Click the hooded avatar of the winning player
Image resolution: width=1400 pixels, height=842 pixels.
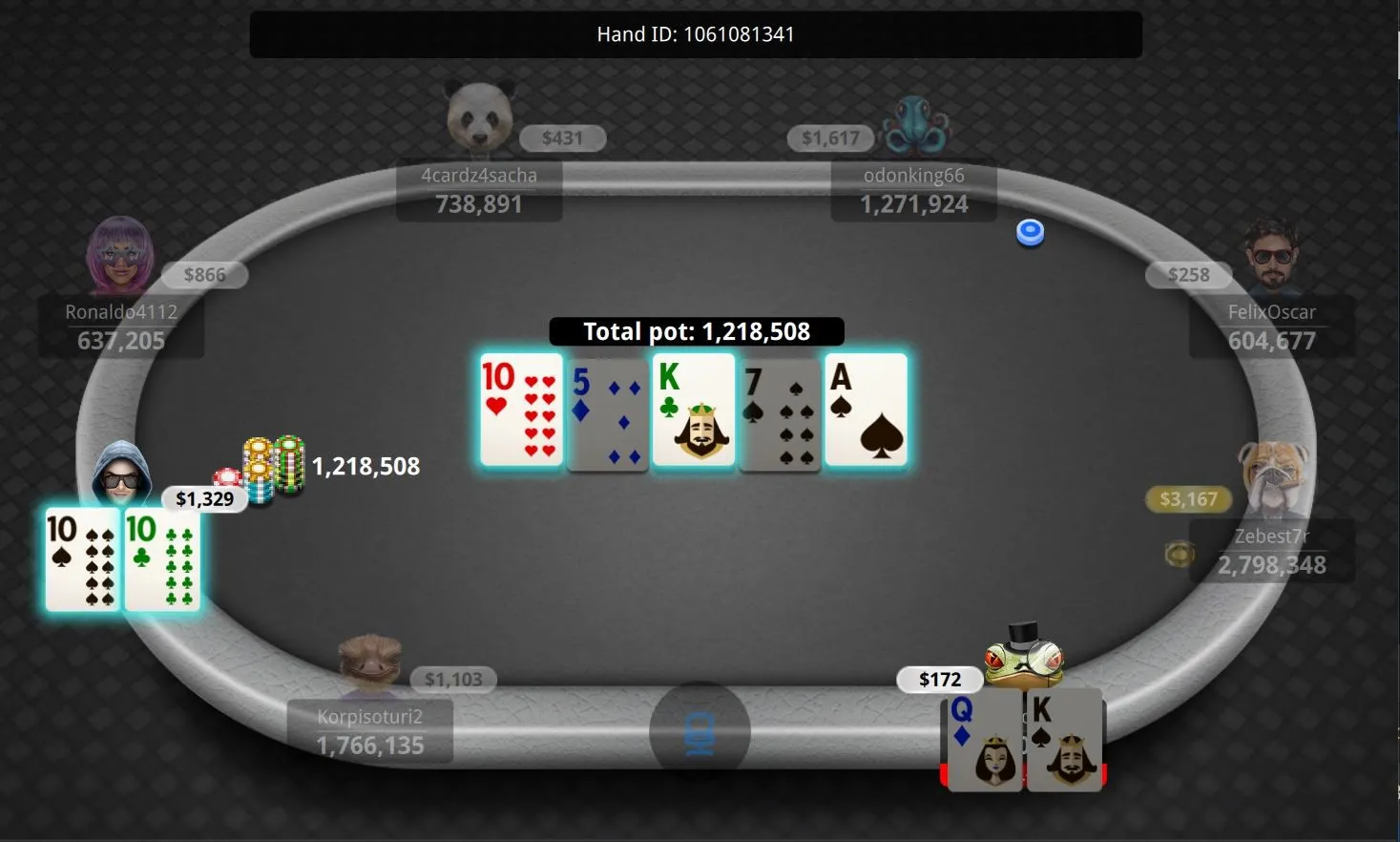tap(121, 474)
